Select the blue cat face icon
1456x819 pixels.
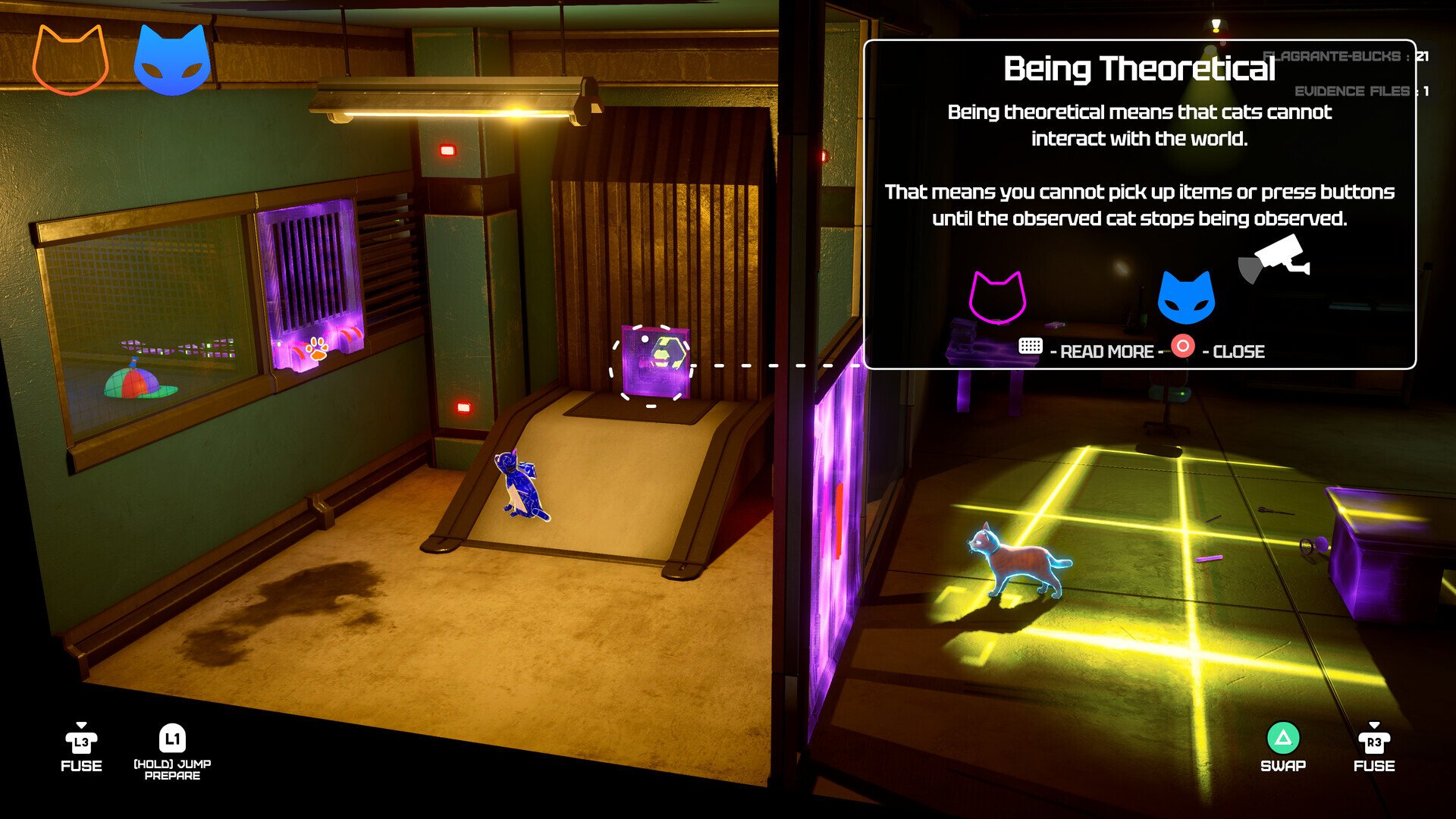point(172,61)
